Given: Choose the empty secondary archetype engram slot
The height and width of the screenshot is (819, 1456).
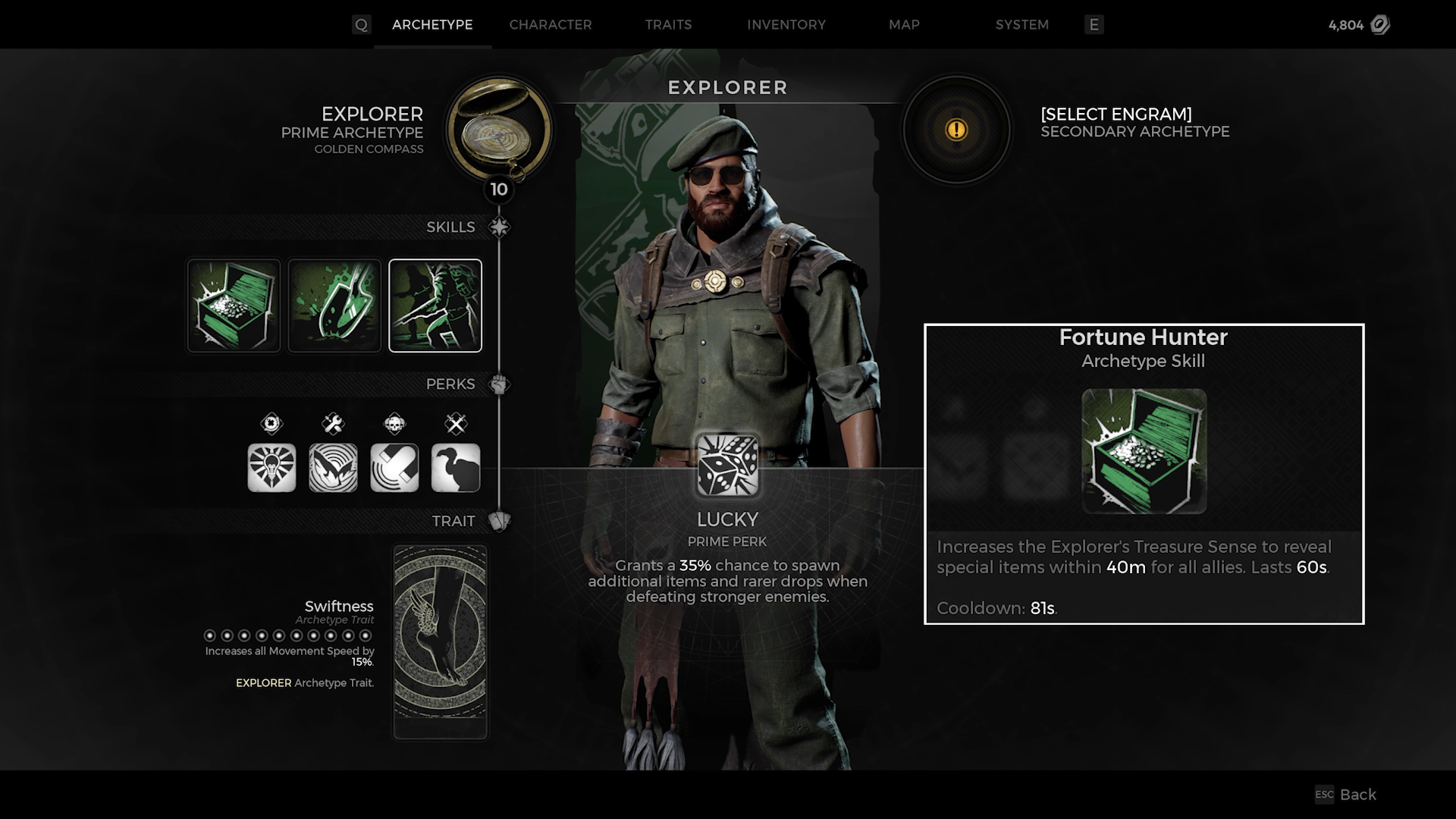Looking at the screenshot, I should click(956, 130).
